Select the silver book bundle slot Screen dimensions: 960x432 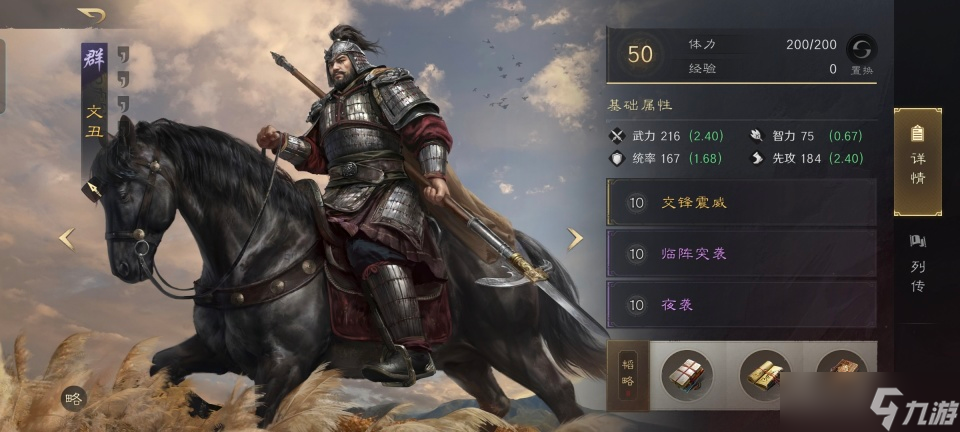688,375
